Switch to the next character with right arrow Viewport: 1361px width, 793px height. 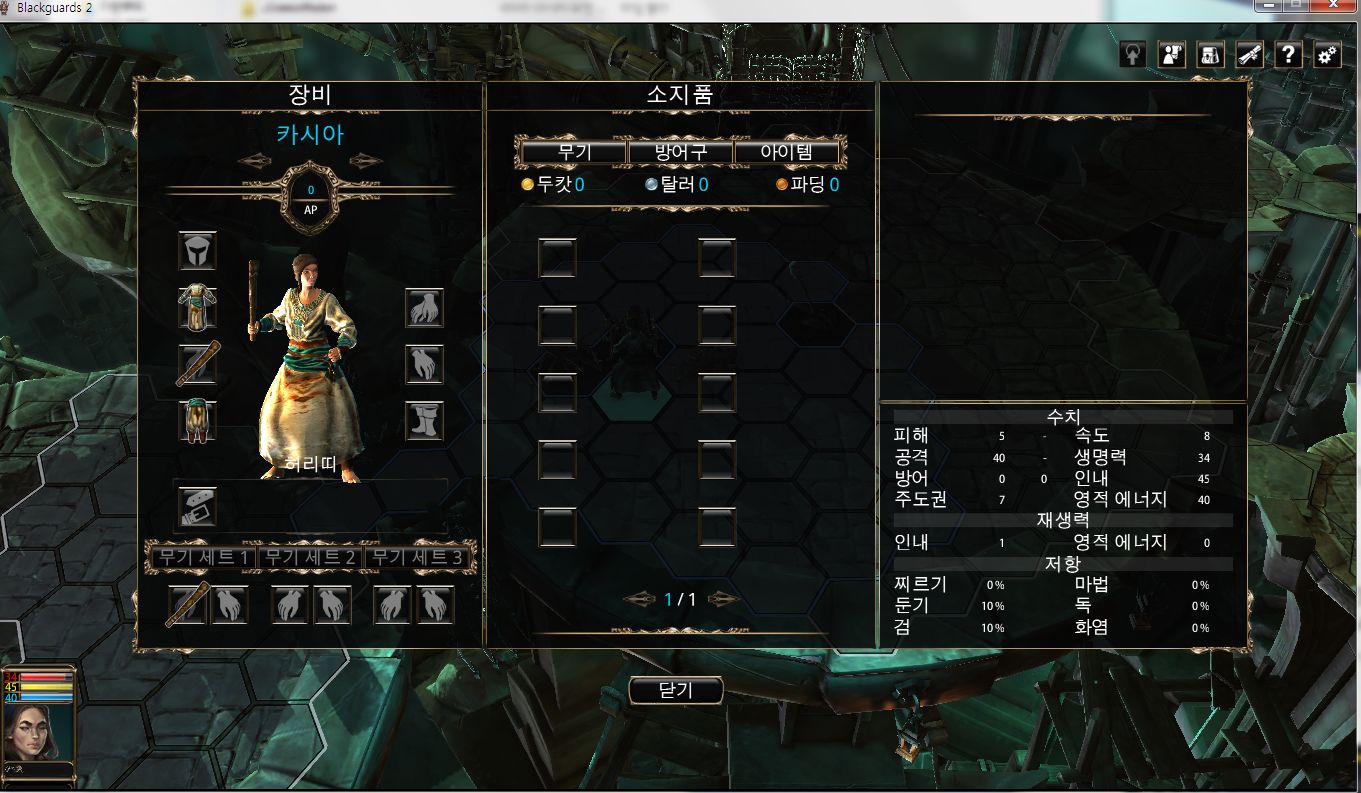(x=366, y=161)
